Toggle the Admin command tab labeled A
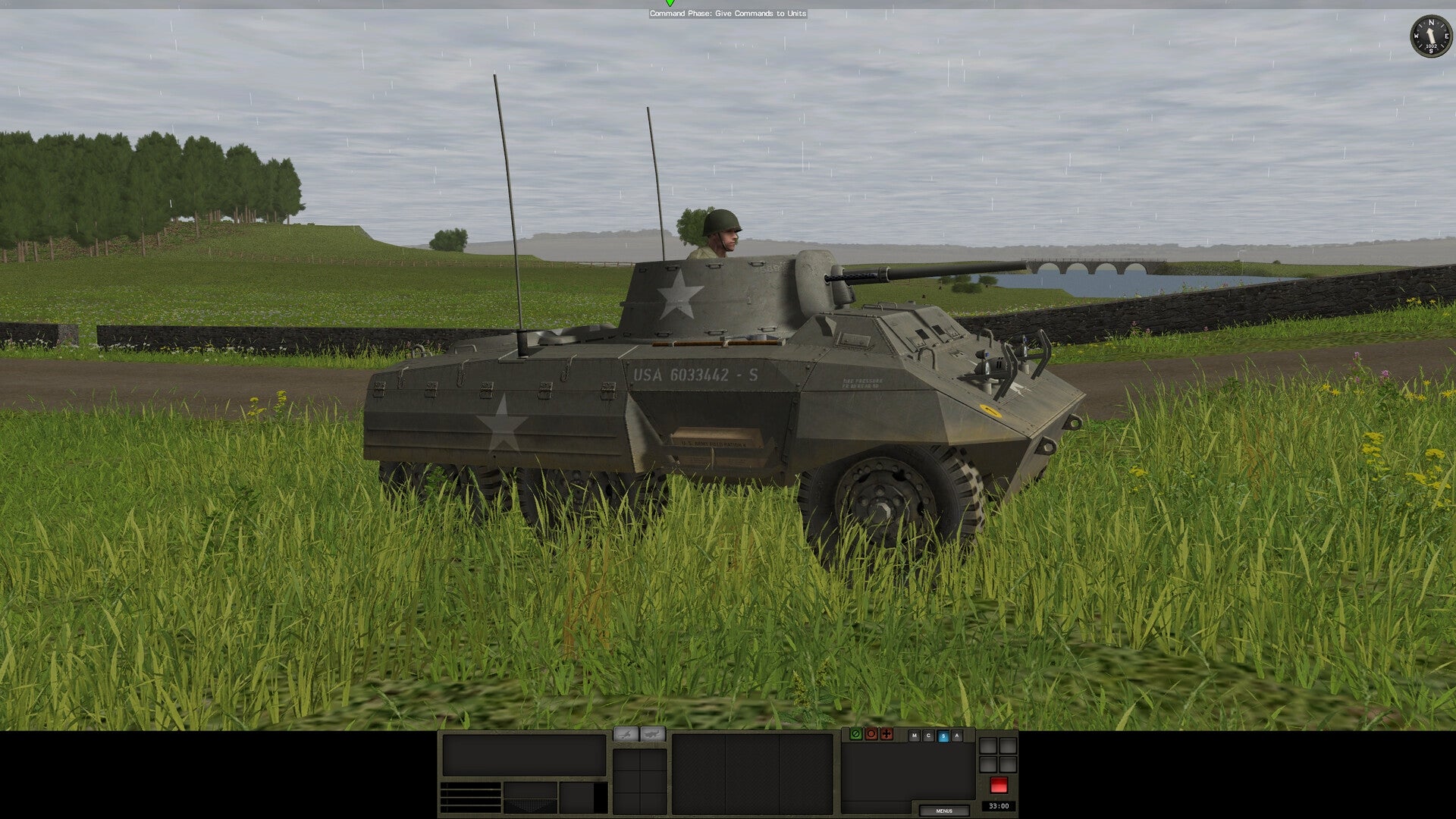Viewport: 1456px width, 819px height. tap(955, 735)
